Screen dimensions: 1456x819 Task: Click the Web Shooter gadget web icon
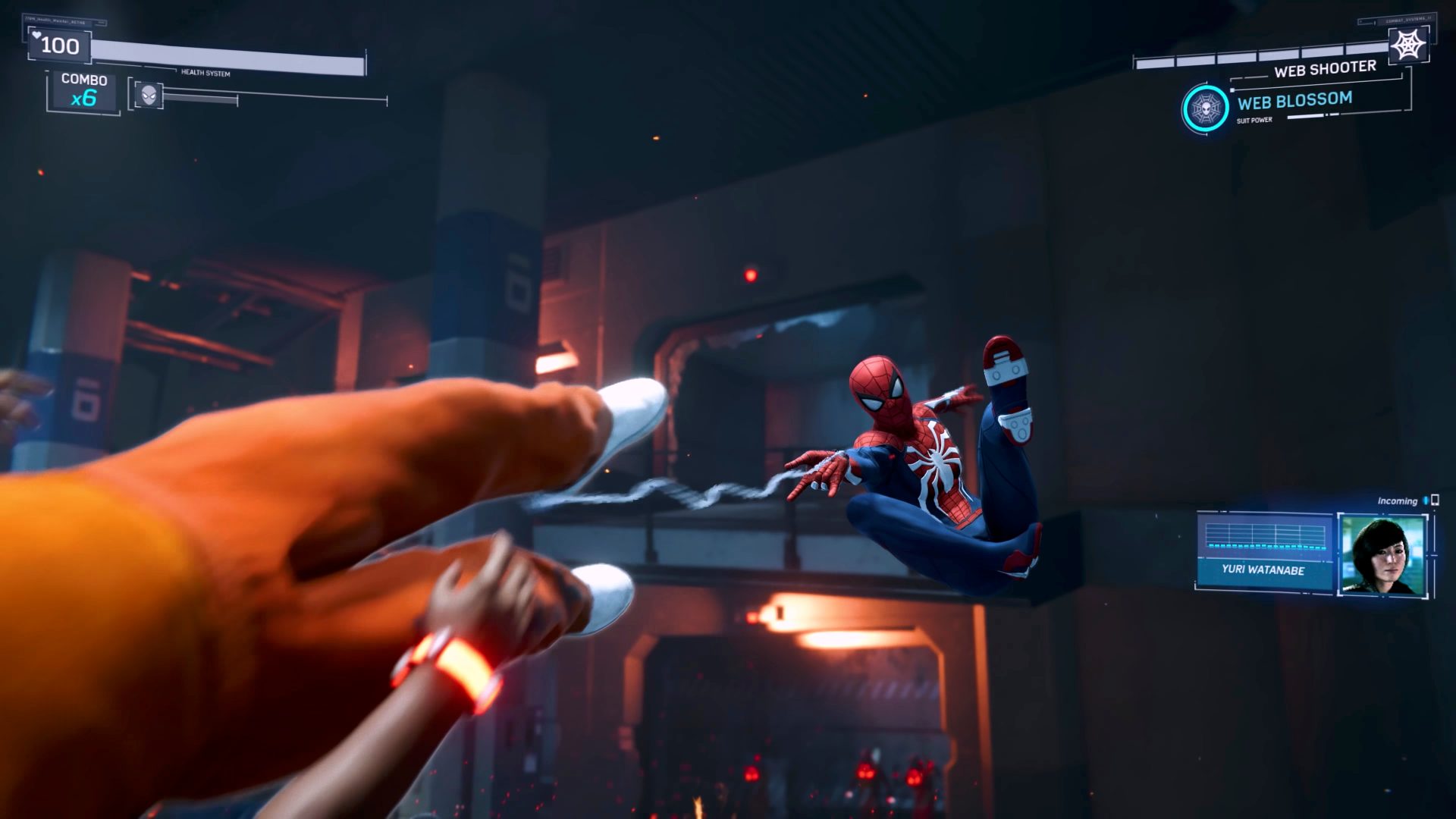pyautogui.click(x=1408, y=45)
